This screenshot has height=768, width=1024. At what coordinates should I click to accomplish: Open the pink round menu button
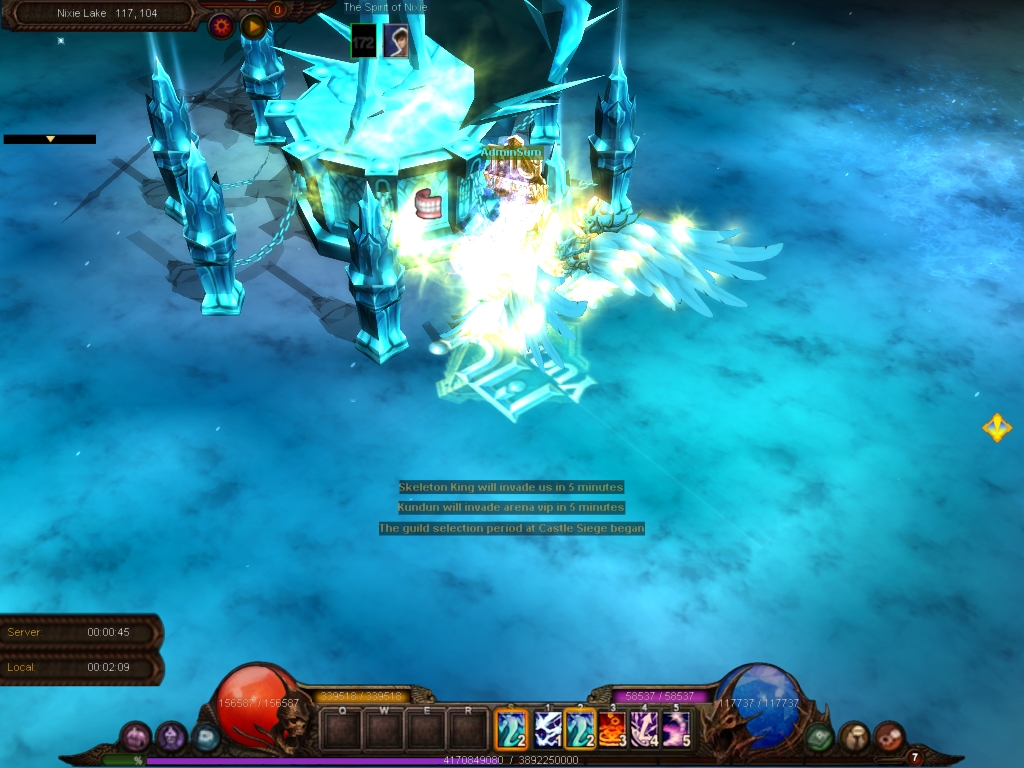136,738
